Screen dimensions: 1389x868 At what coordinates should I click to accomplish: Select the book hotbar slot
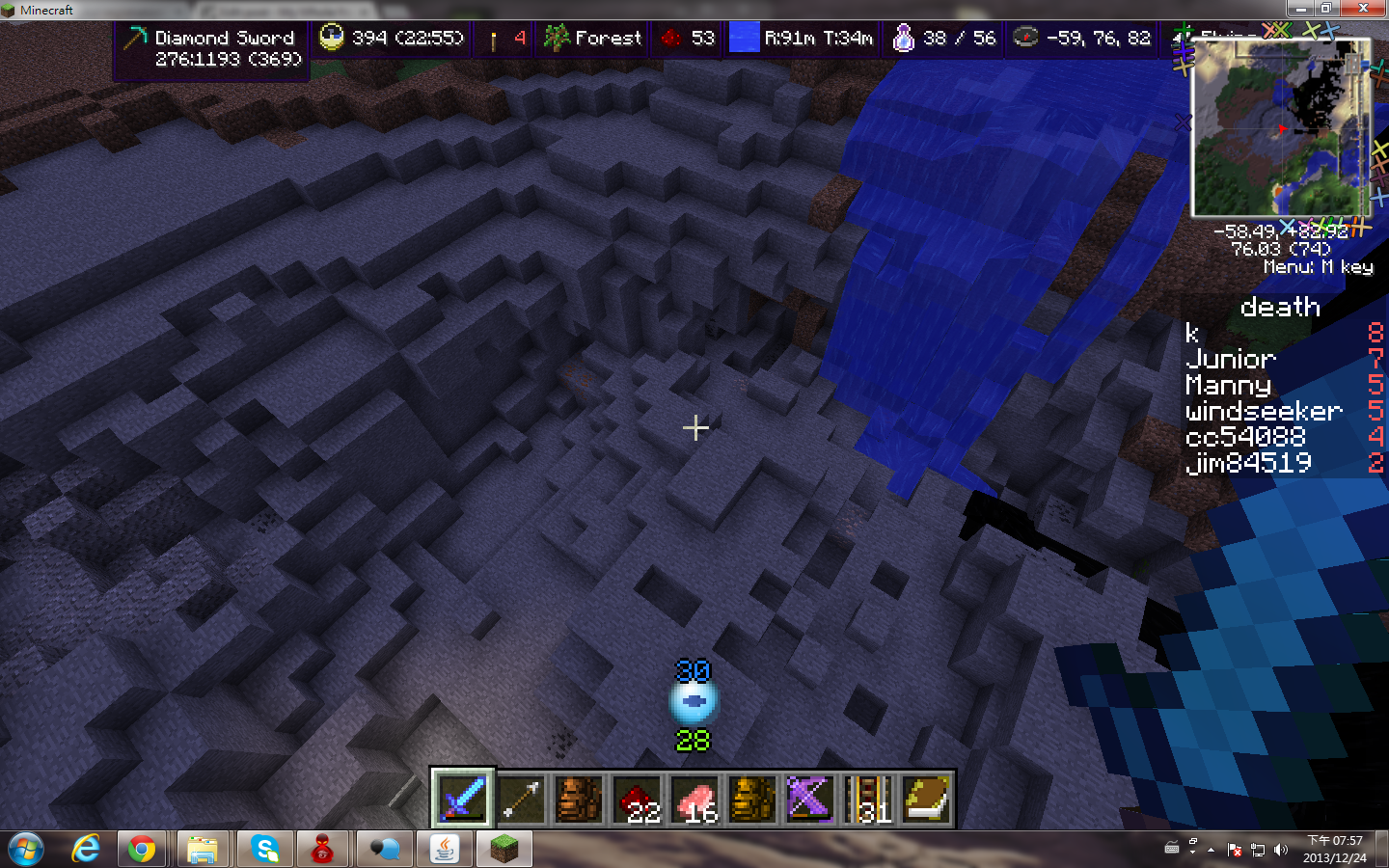point(926,799)
